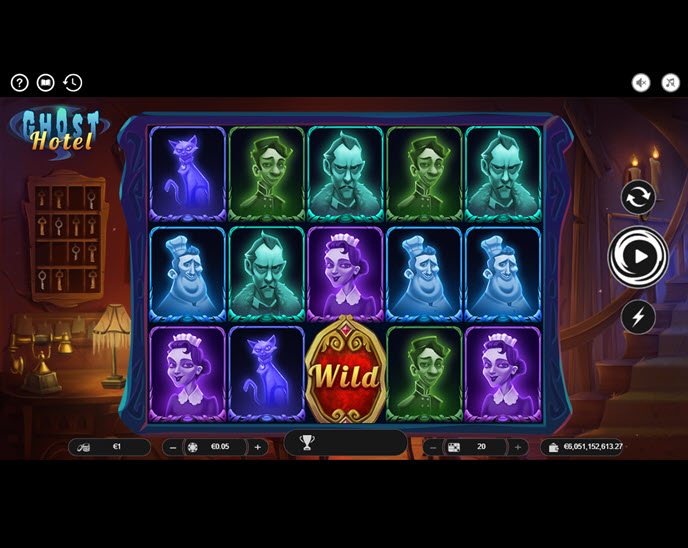Open the autoplay circular arrows button
Viewport: 688px width, 548px height.
(638, 197)
